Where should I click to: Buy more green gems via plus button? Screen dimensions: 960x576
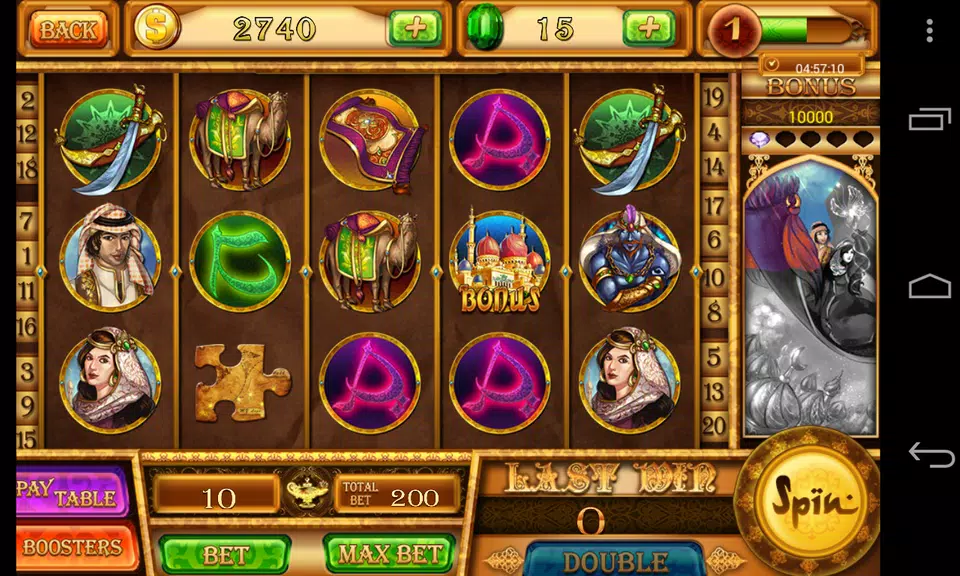(x=649, y=28)
